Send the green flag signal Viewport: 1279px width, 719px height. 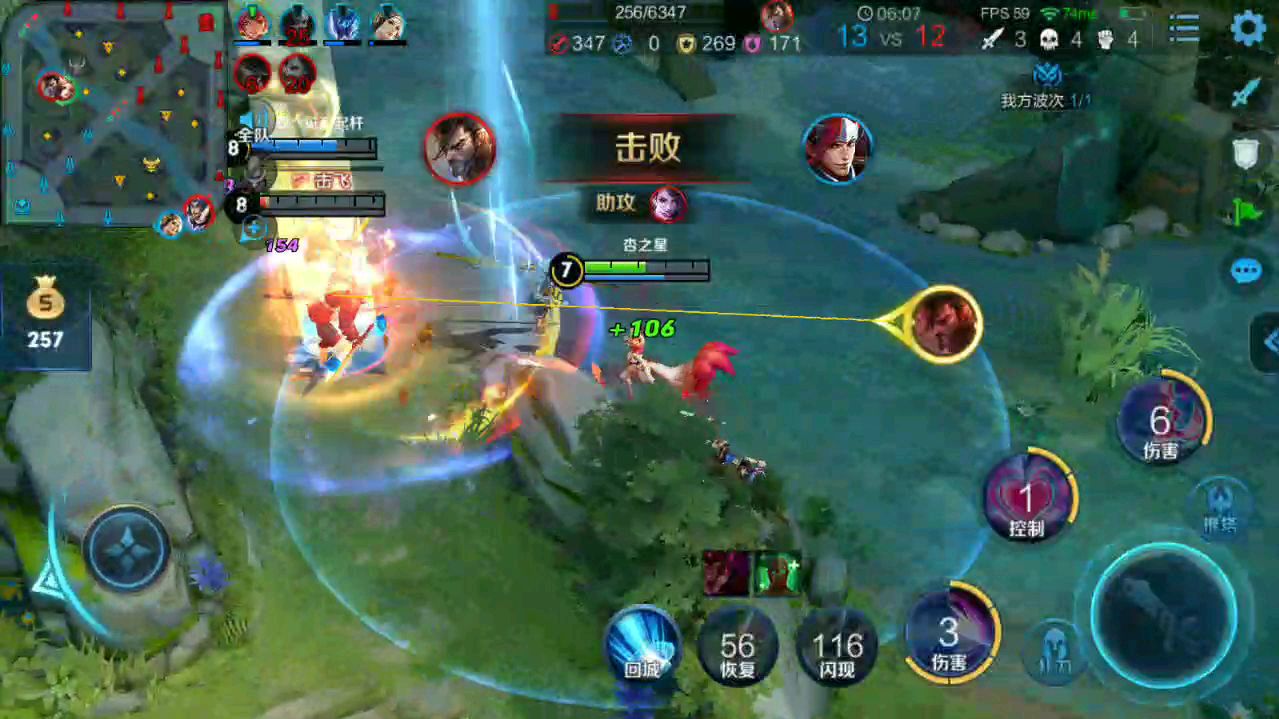[x=1246, y=210]
